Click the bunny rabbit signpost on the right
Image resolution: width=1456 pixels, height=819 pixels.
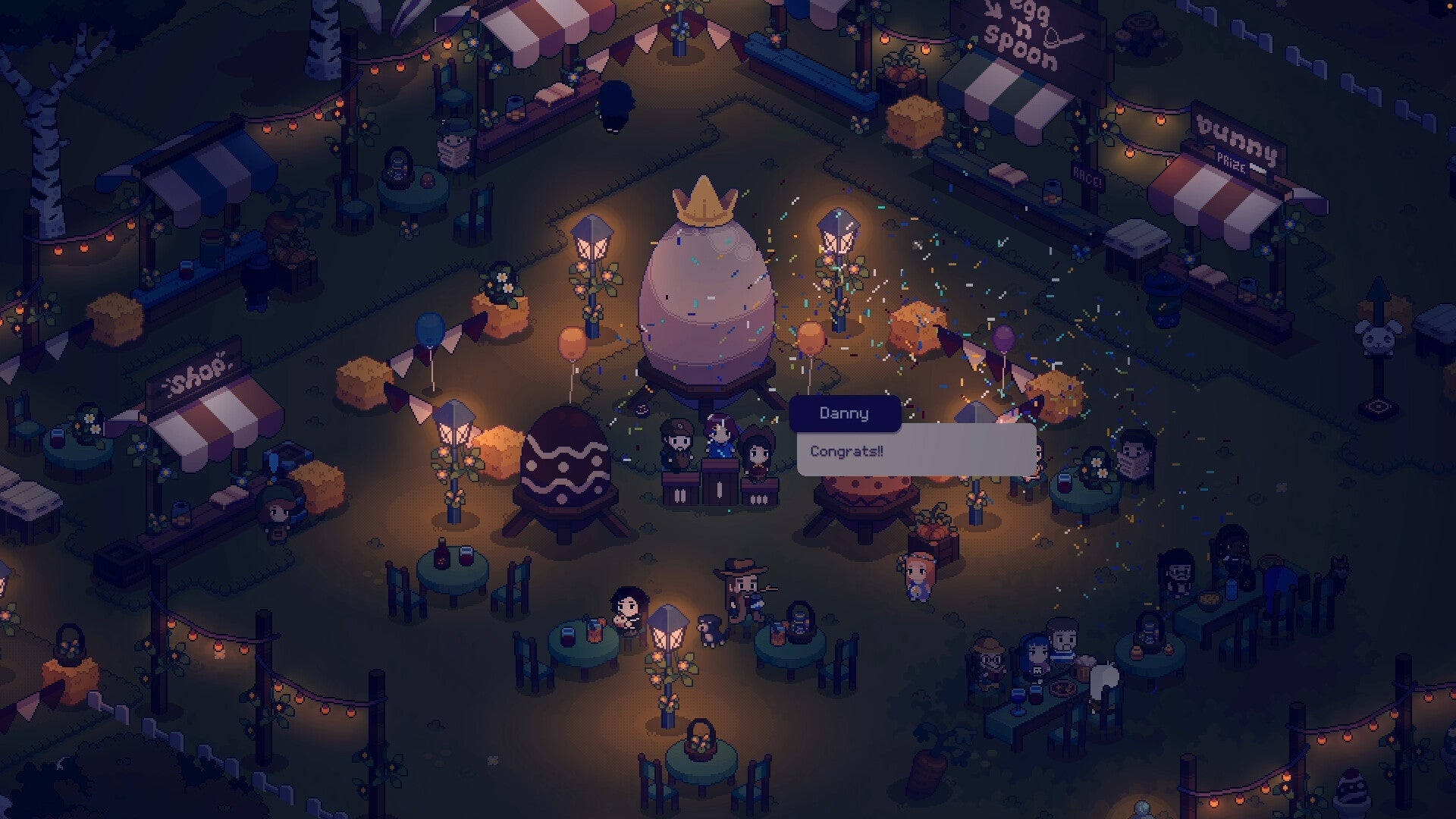[1379, 339]
